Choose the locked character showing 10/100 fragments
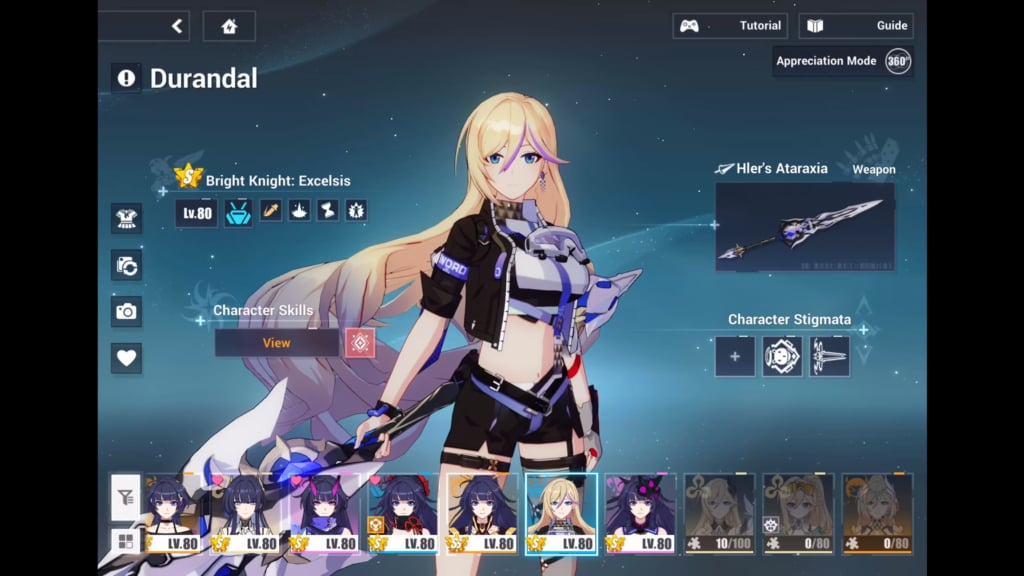Image resolution: width=1024 pixels, height=576 pixels. tap(719, 513)
